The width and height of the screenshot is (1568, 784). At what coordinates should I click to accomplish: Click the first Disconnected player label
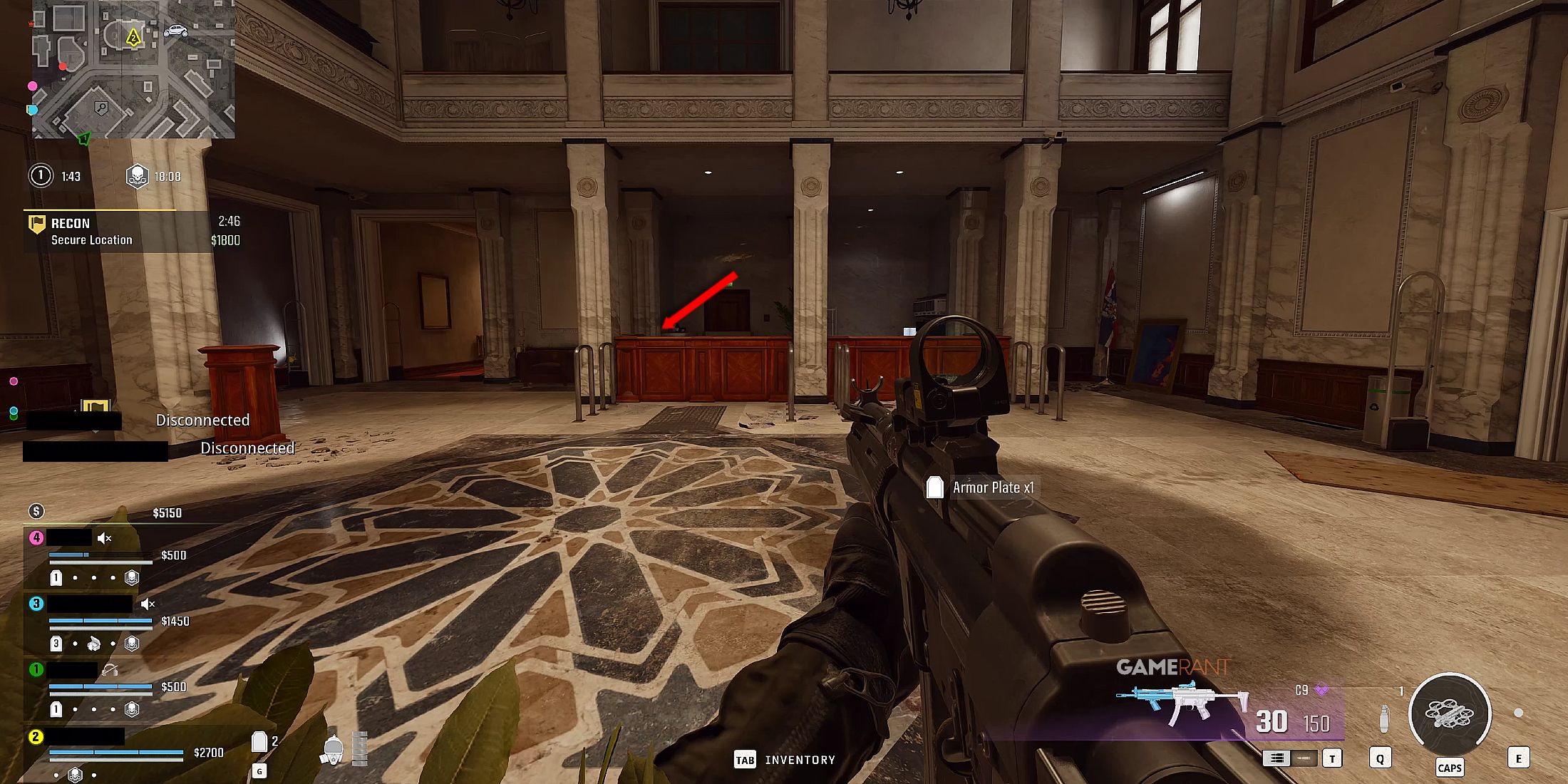202,420
